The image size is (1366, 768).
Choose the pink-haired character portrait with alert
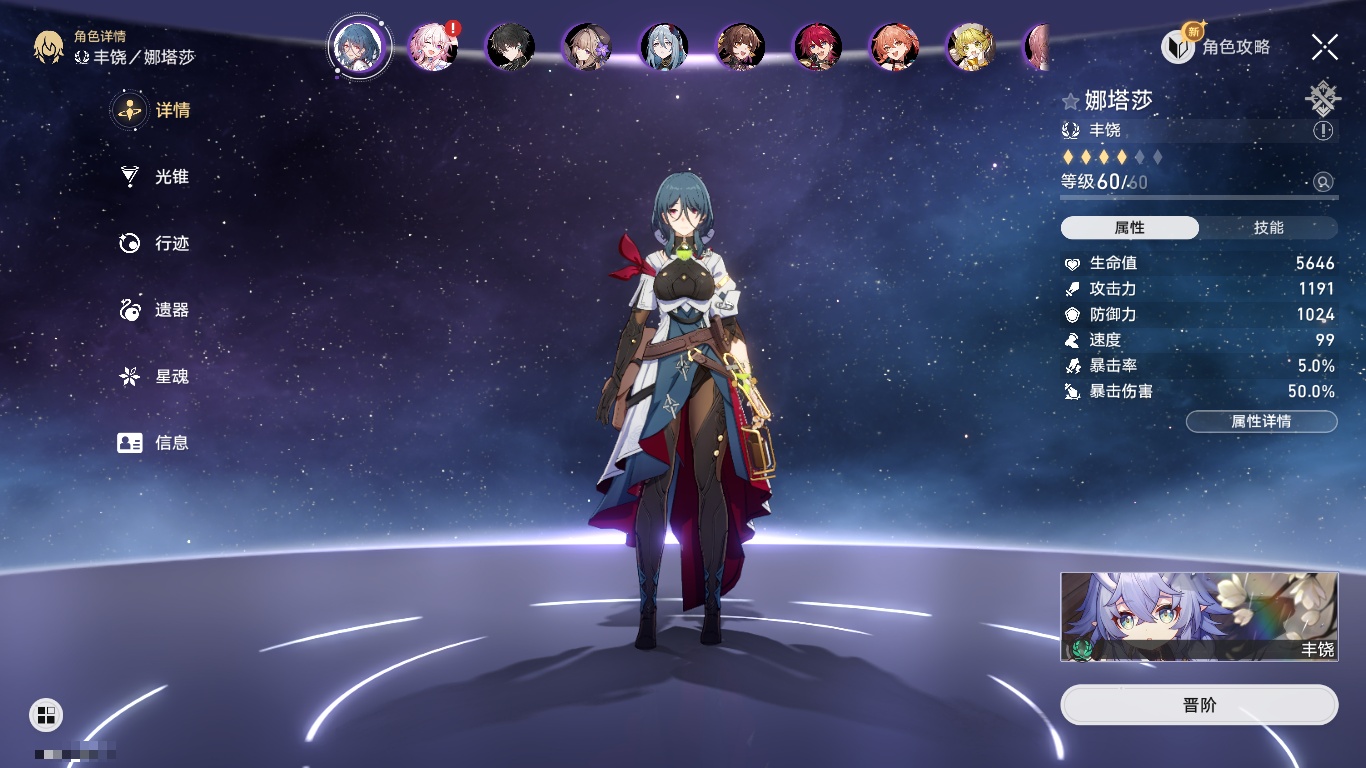pyautogui.click(x=433, y=46)
